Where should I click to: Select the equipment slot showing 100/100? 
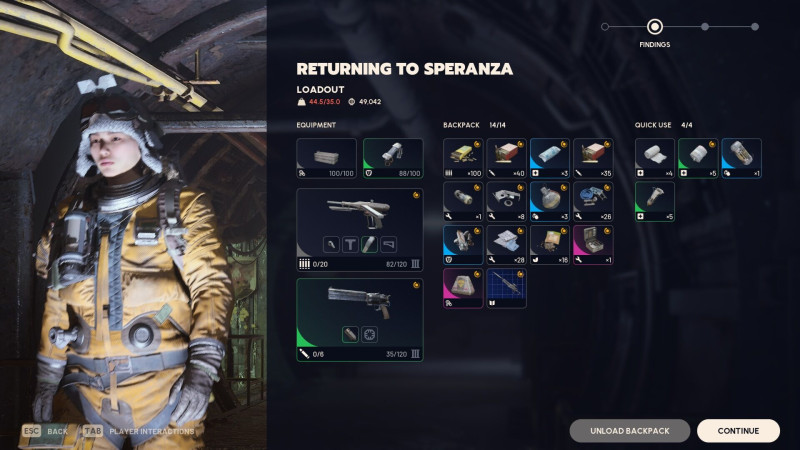(x=326, y=158)
